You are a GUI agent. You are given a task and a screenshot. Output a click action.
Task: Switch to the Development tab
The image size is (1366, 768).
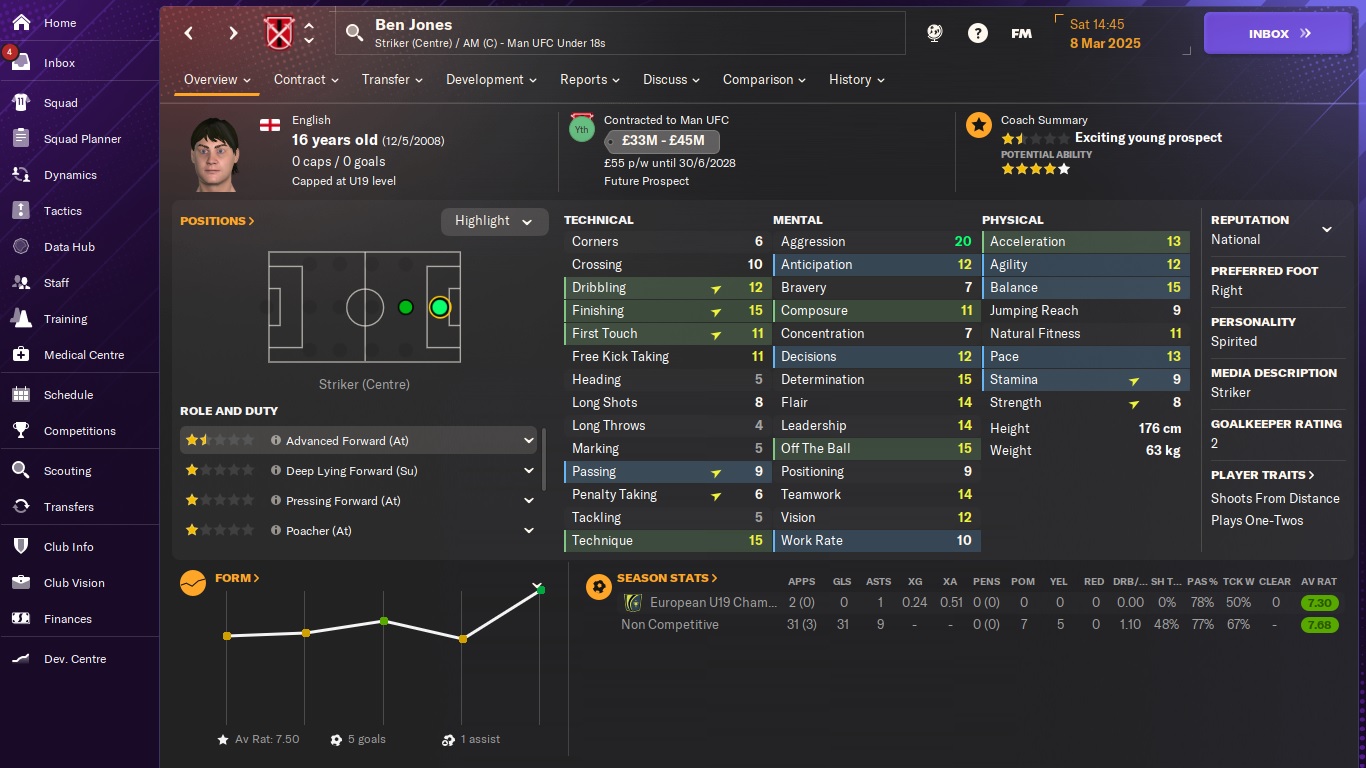coord(485,79)
